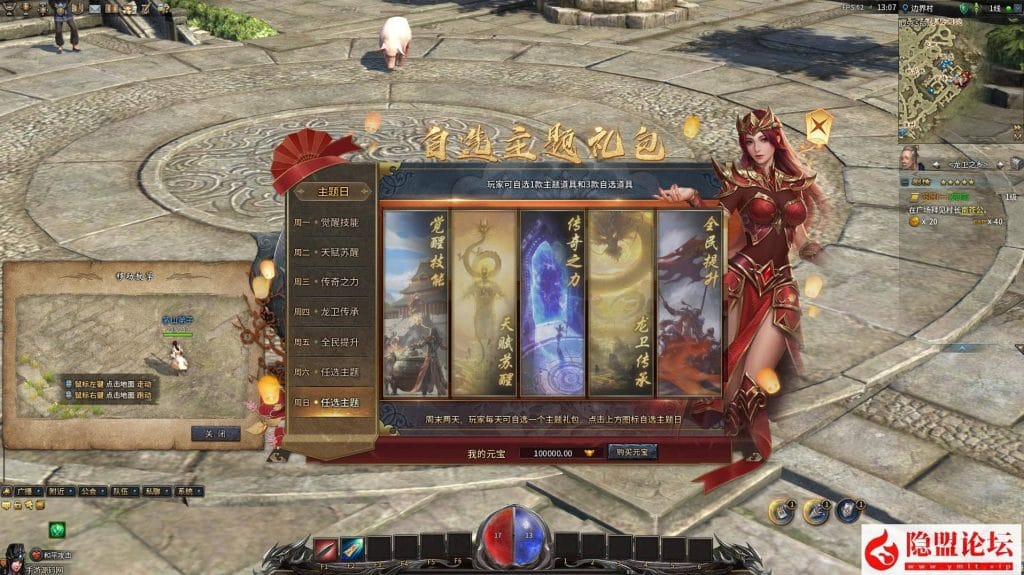This screenshot has width=1024, height=575.
Task: Pick the 觉醒技能 theme card
Action: click(x=416, y=303)
